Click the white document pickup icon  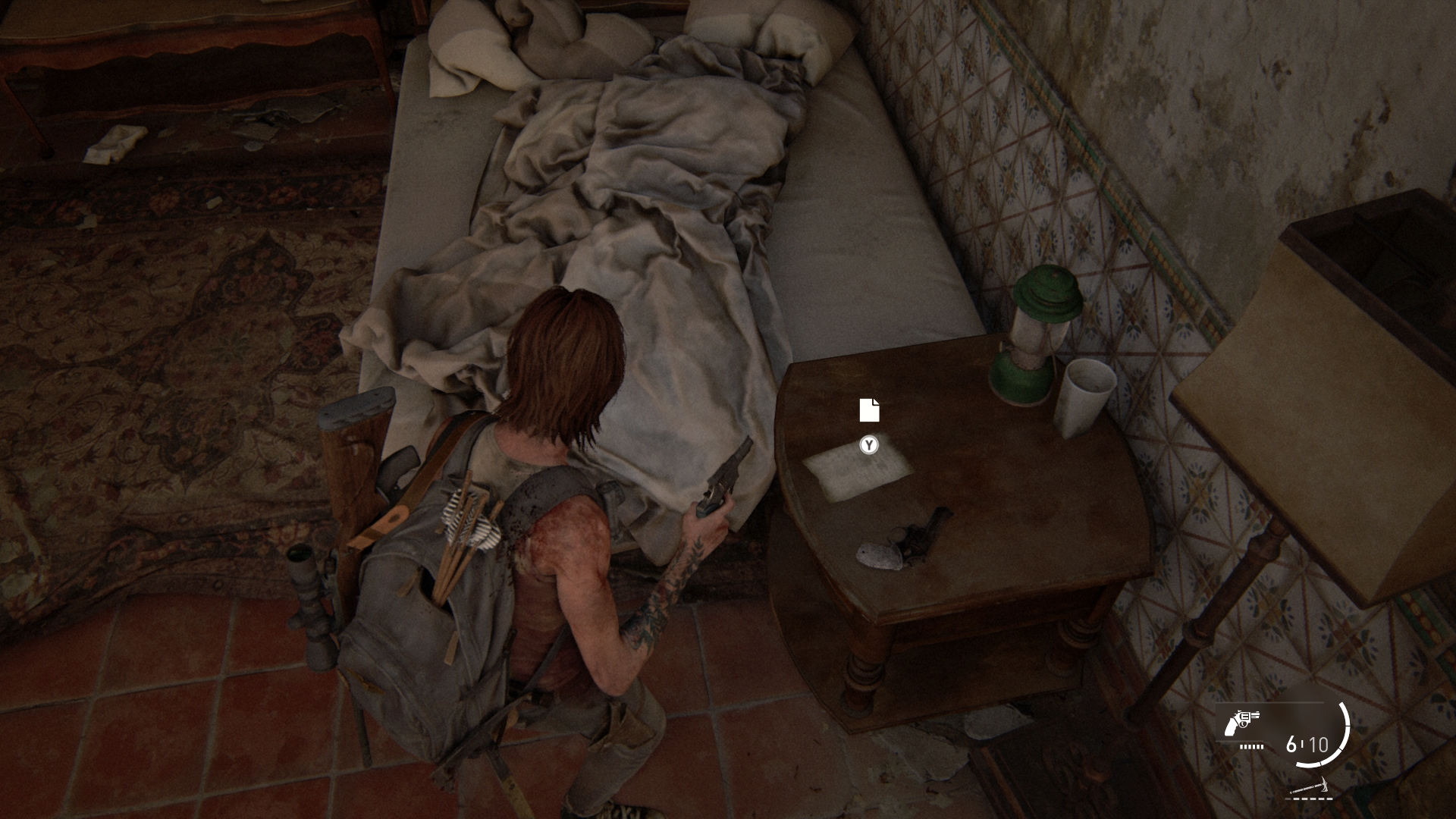tap(869, 409)
